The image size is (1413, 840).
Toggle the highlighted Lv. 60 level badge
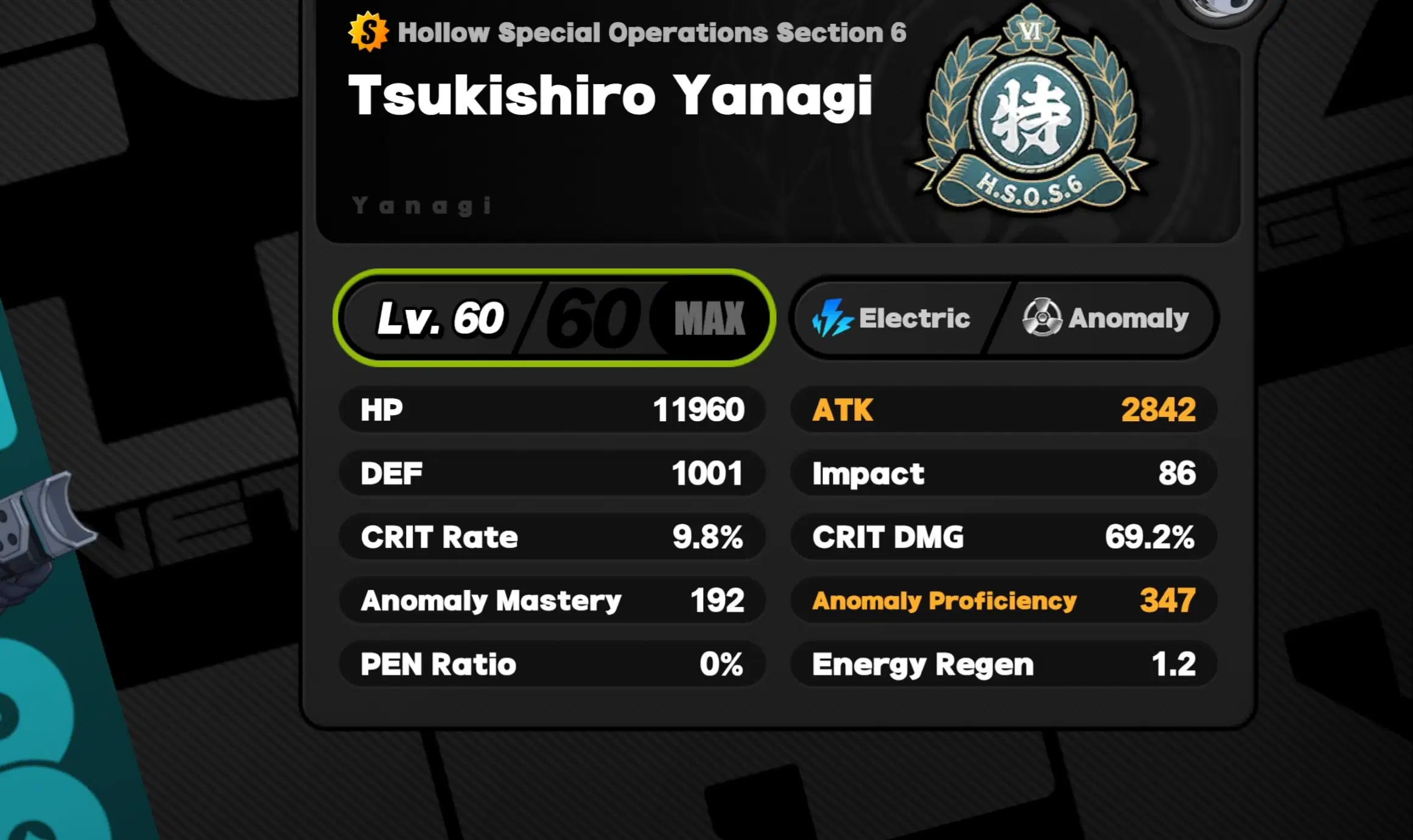pyautogui.click(x=555, y=317)
